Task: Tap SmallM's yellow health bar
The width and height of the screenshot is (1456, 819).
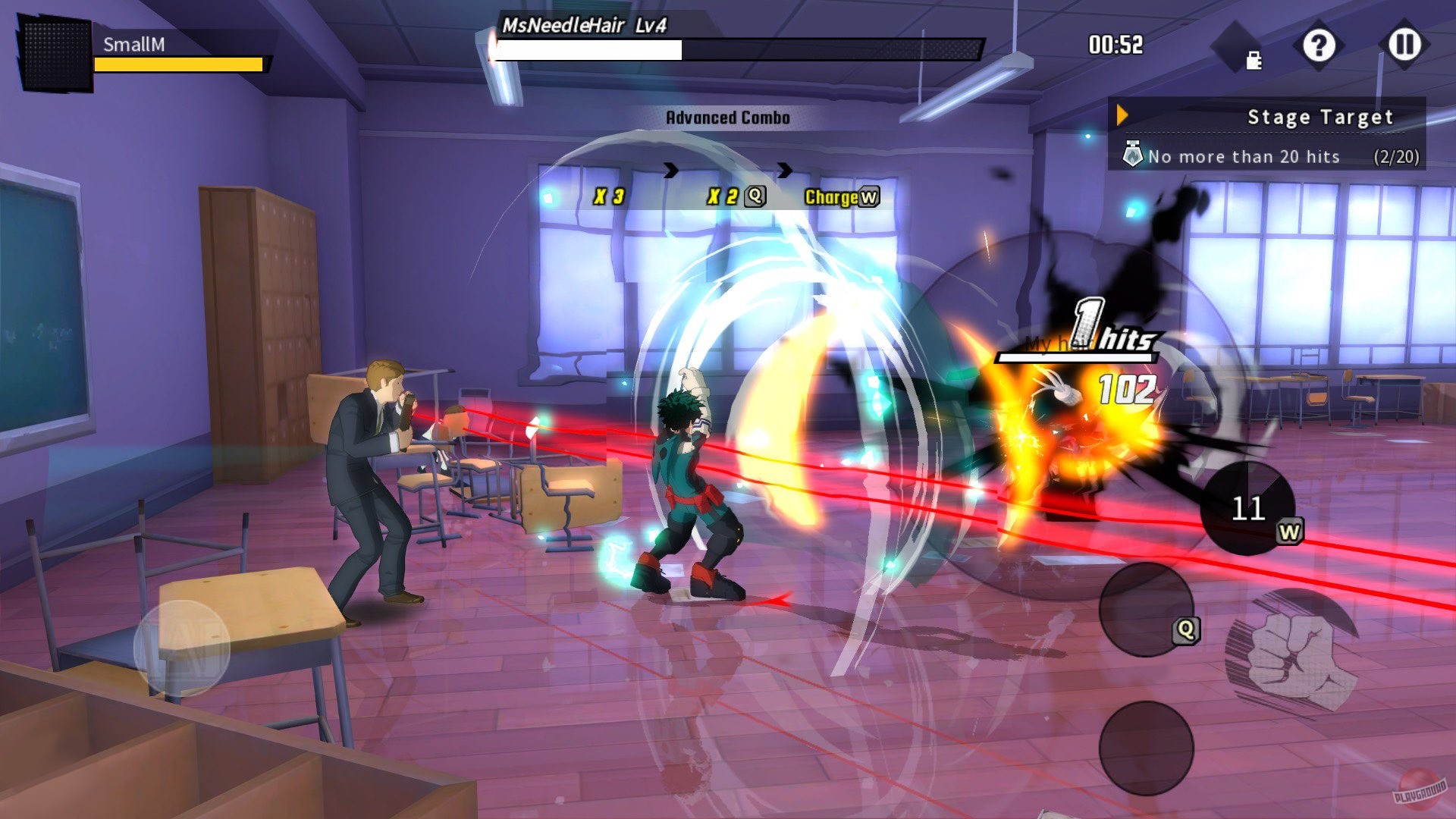Action: (x=178, y=64)
